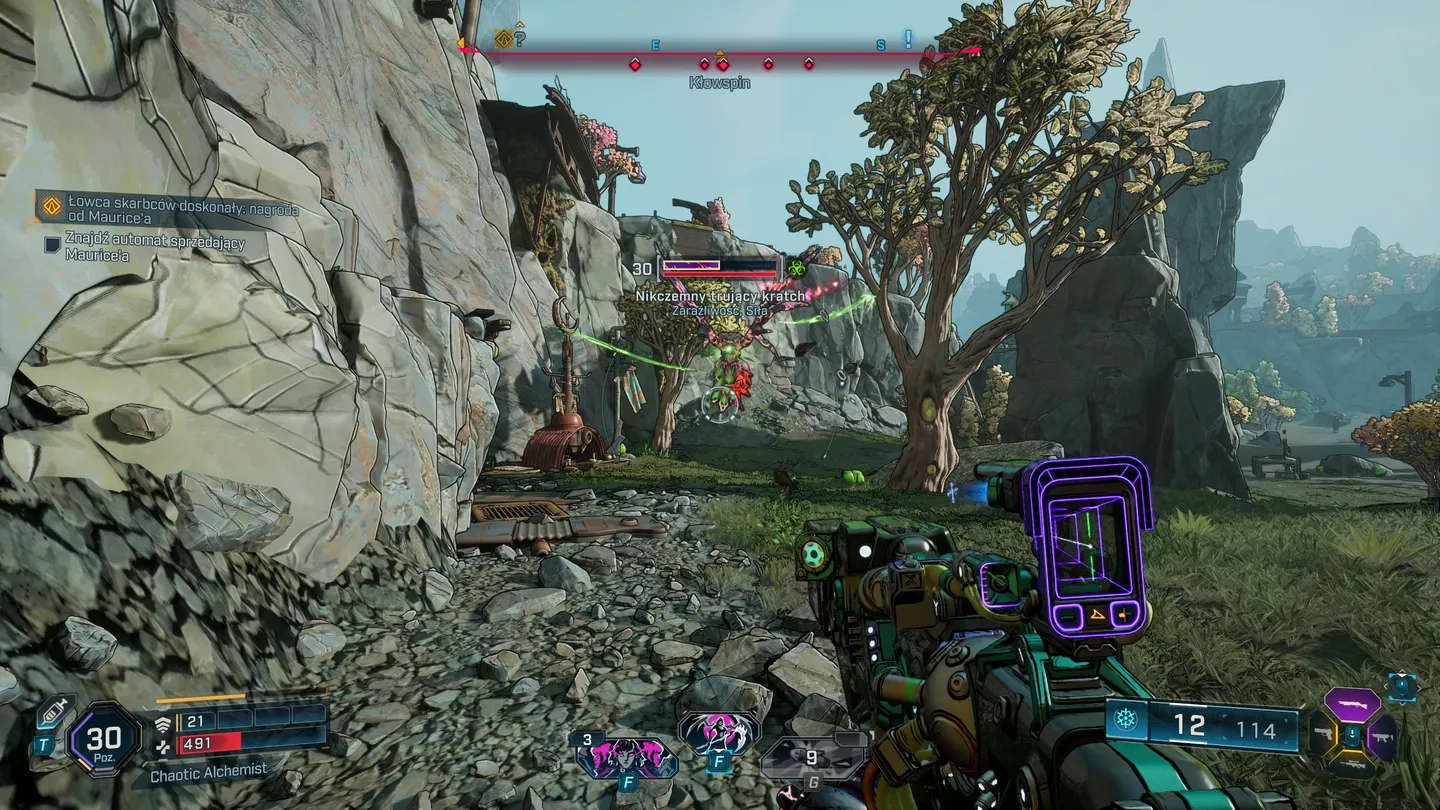
Task: Select the yellow-outlined rifle weapon slot
Action: [x=1352, y=765]
